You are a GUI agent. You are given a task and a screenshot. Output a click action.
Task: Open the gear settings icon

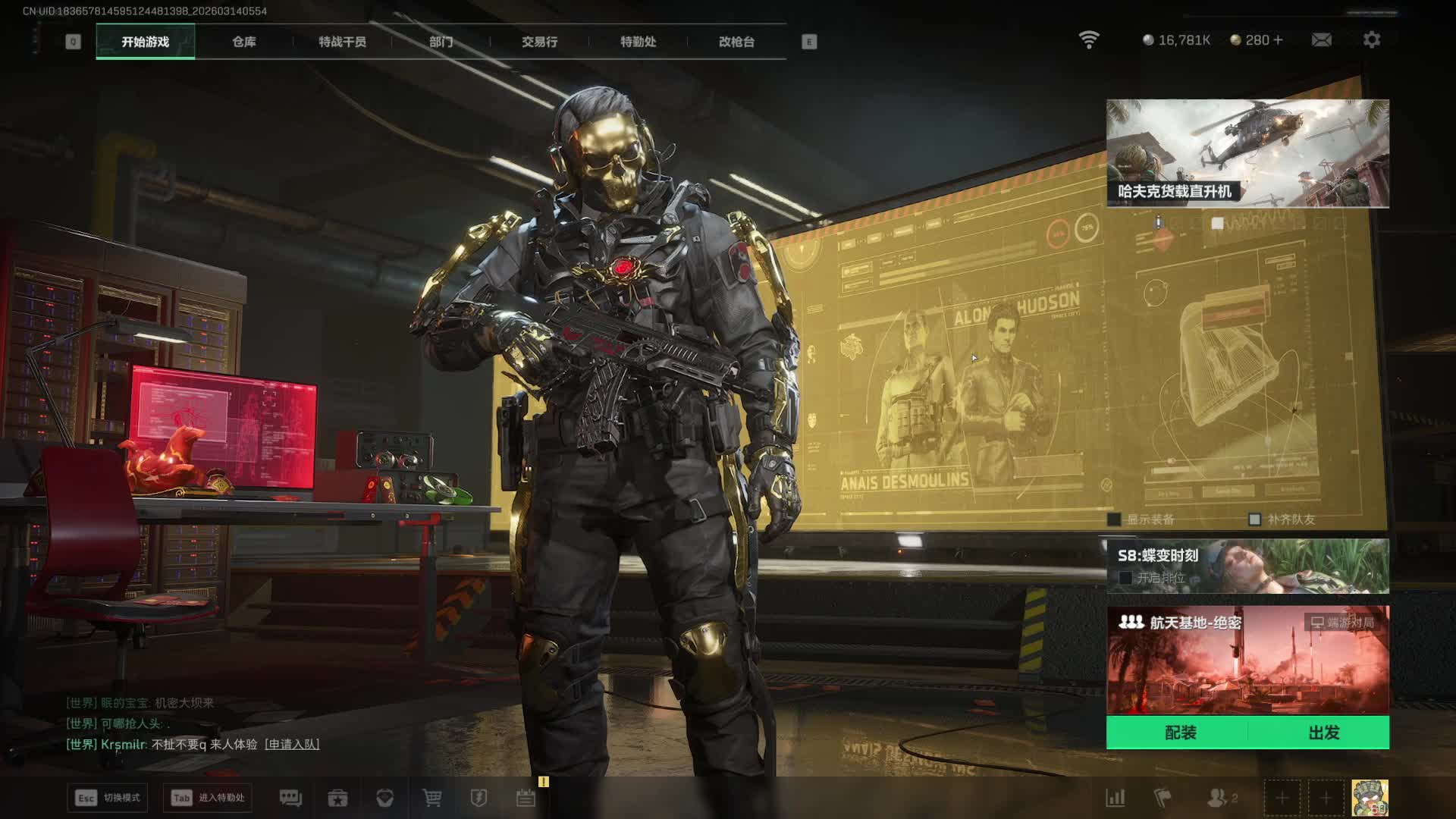click(x=1371, y=40)
